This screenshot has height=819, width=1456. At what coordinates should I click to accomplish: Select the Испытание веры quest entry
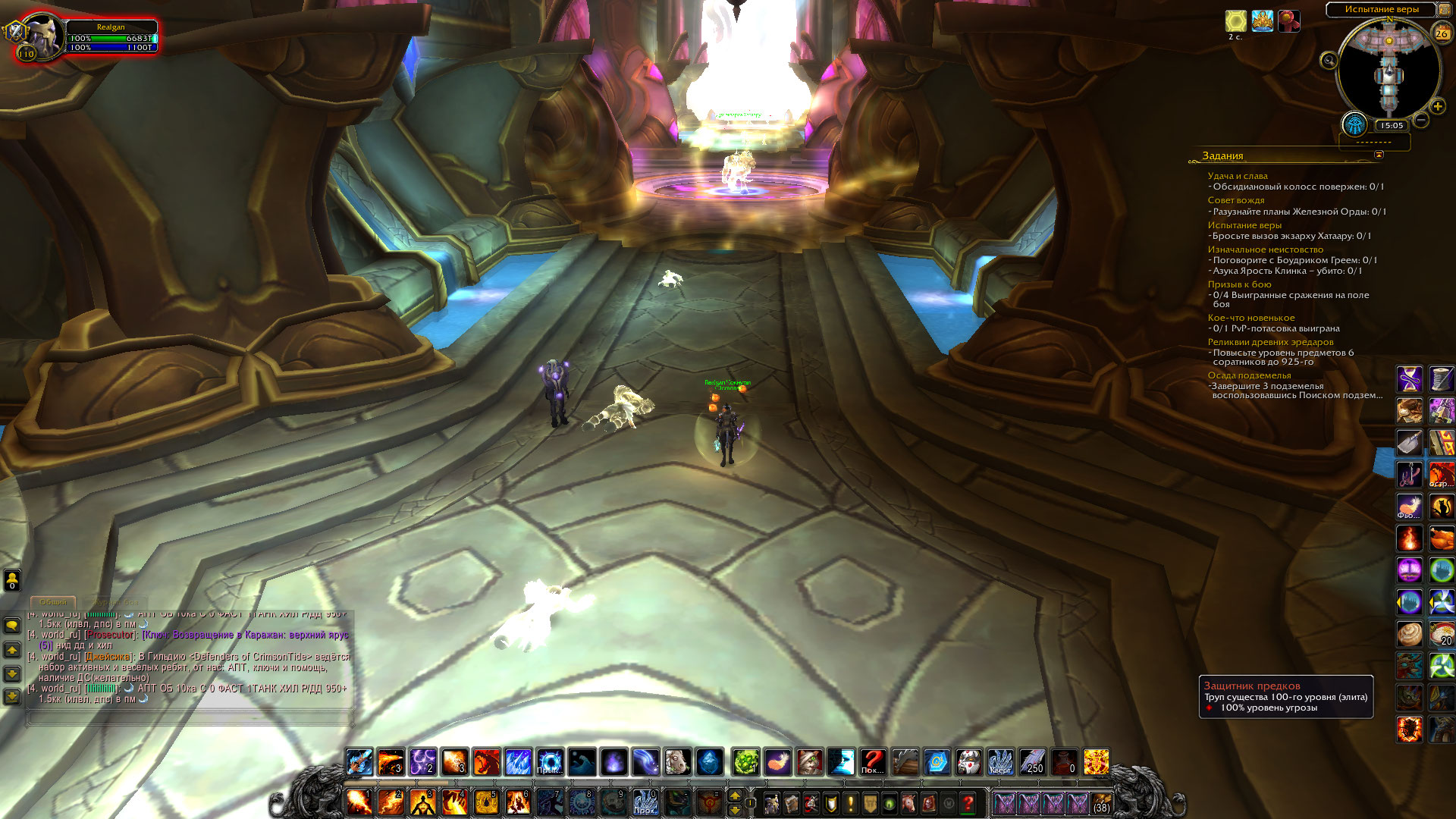(x=1244, y=225)
